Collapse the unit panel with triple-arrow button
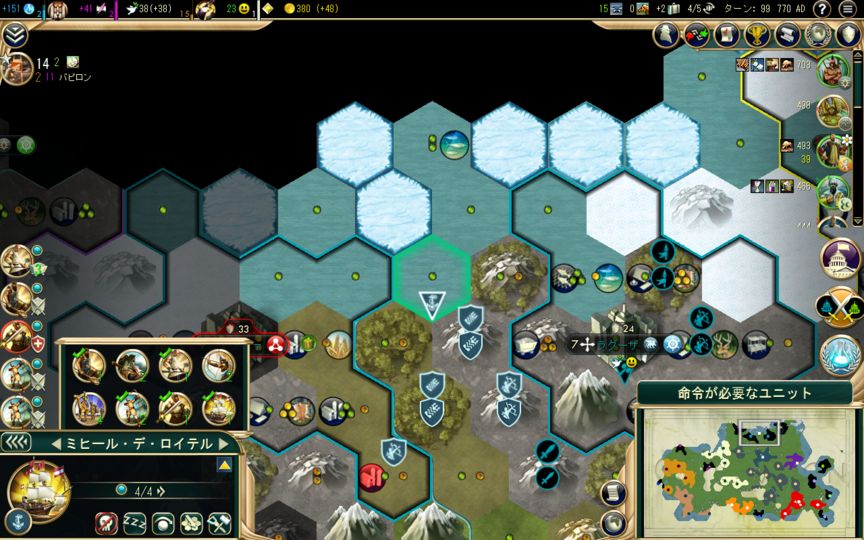864x540 pixels. click(x=16, y=443)
